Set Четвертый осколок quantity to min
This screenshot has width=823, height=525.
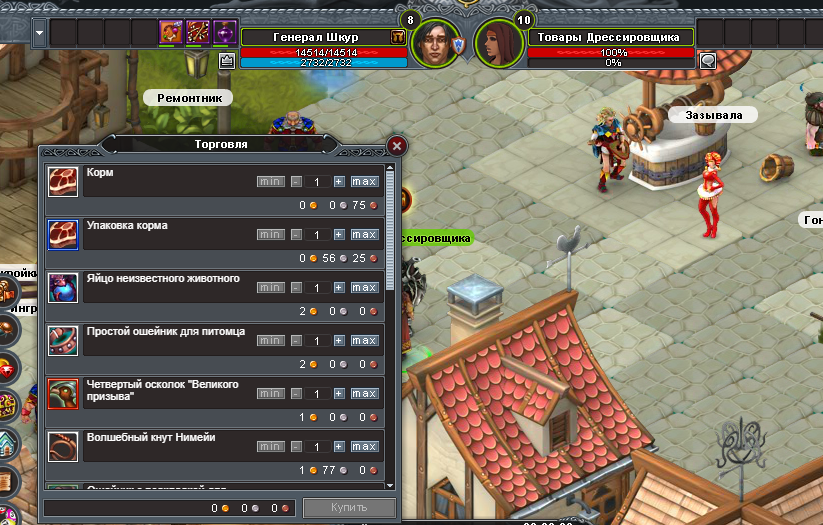270,394
